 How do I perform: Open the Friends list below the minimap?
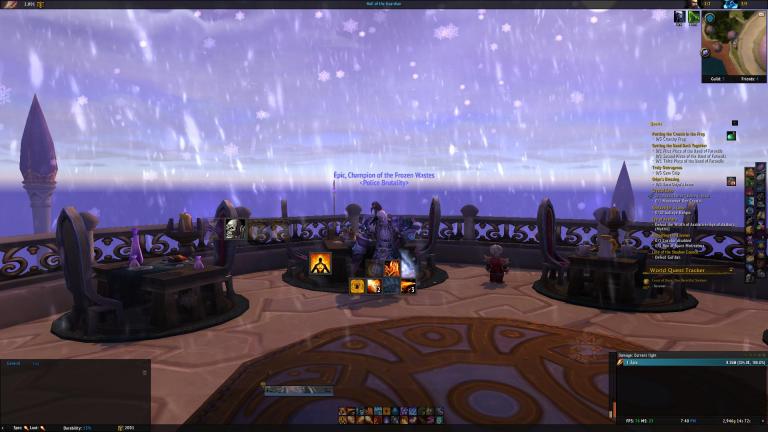(x=747, y=76)
